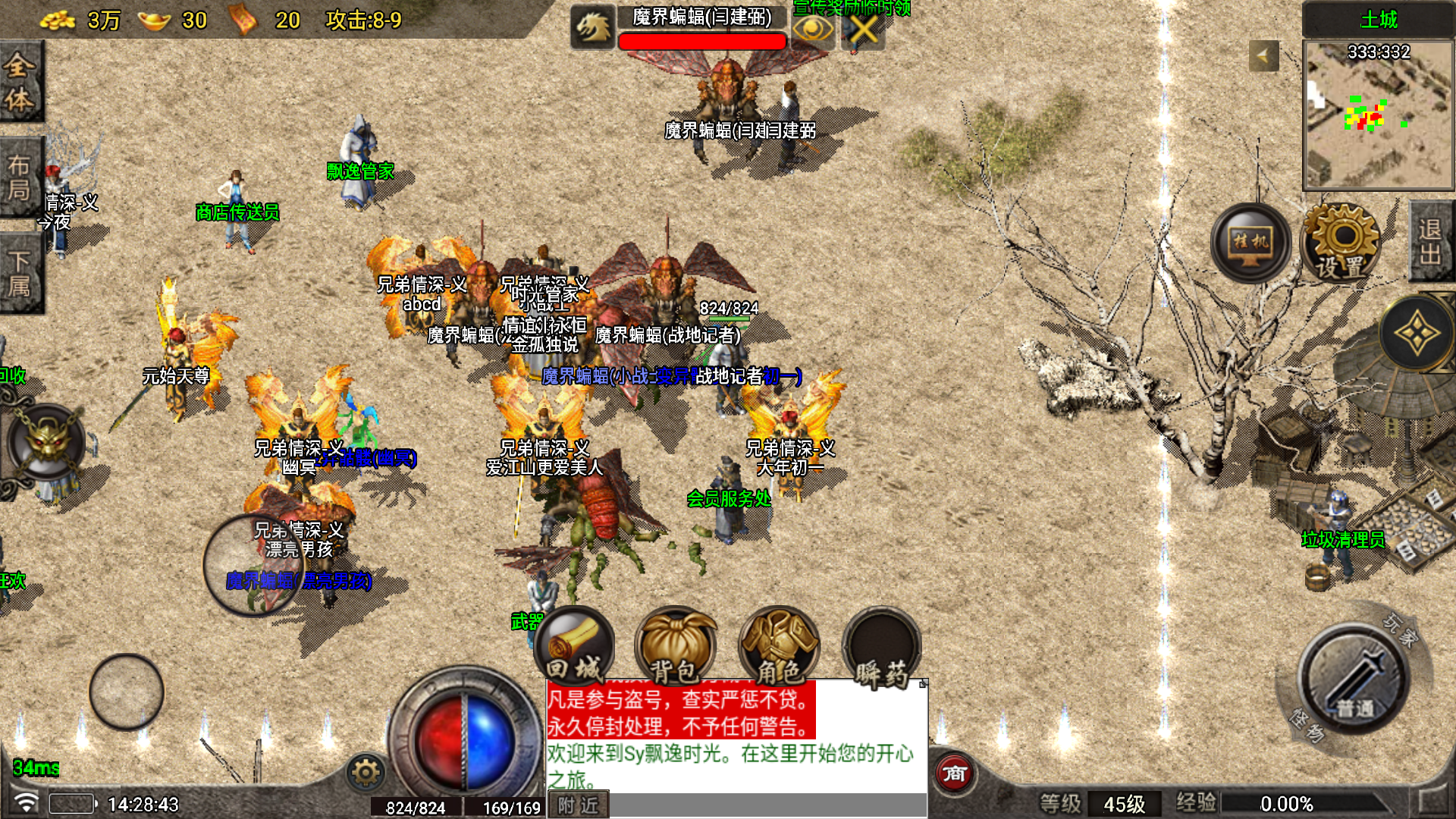Open the 背包 backpack
This screenshot has height=819, width=1456.
click(675, 646)
